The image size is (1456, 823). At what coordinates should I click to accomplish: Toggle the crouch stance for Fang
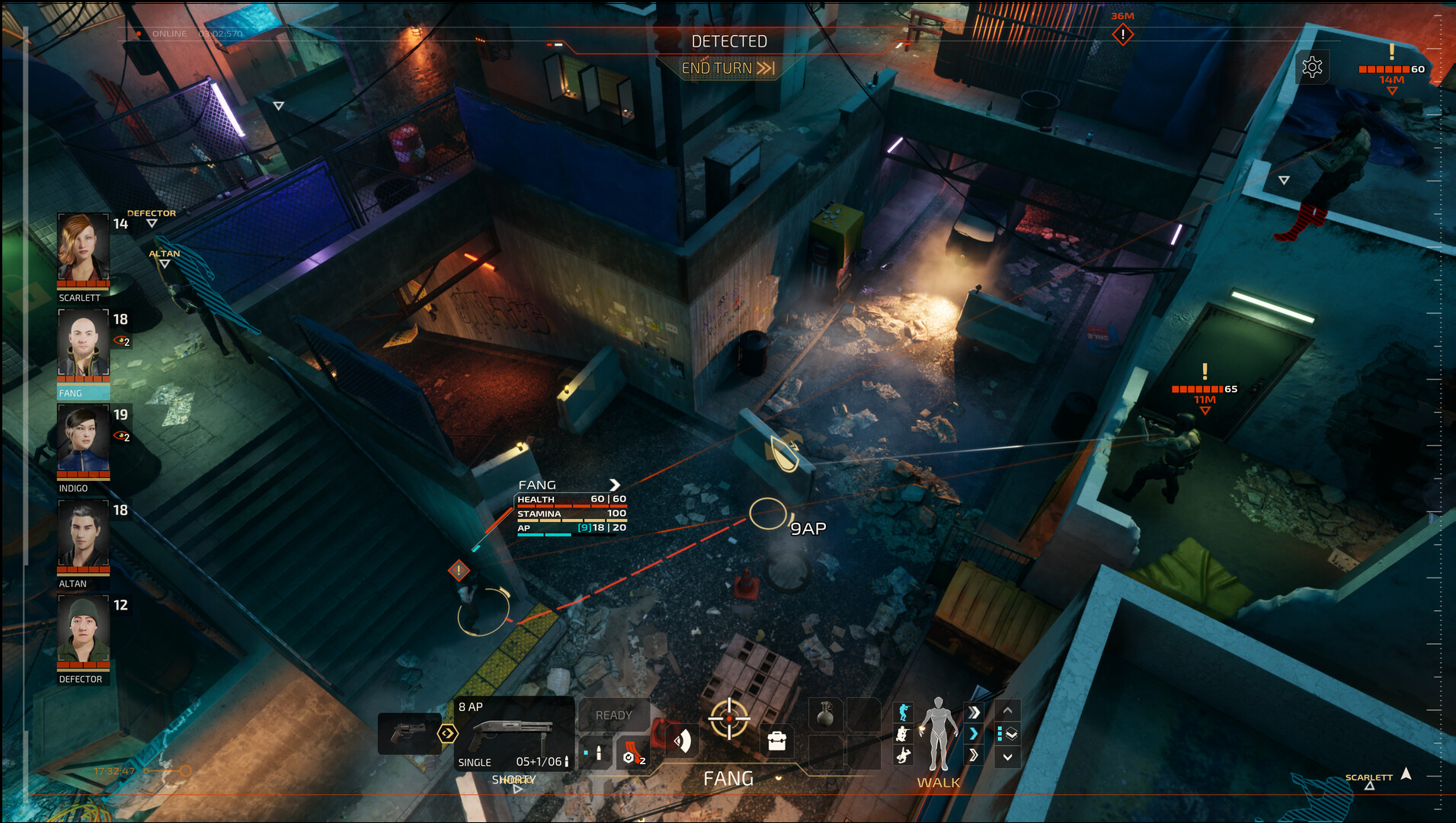(x=903, y=735)
